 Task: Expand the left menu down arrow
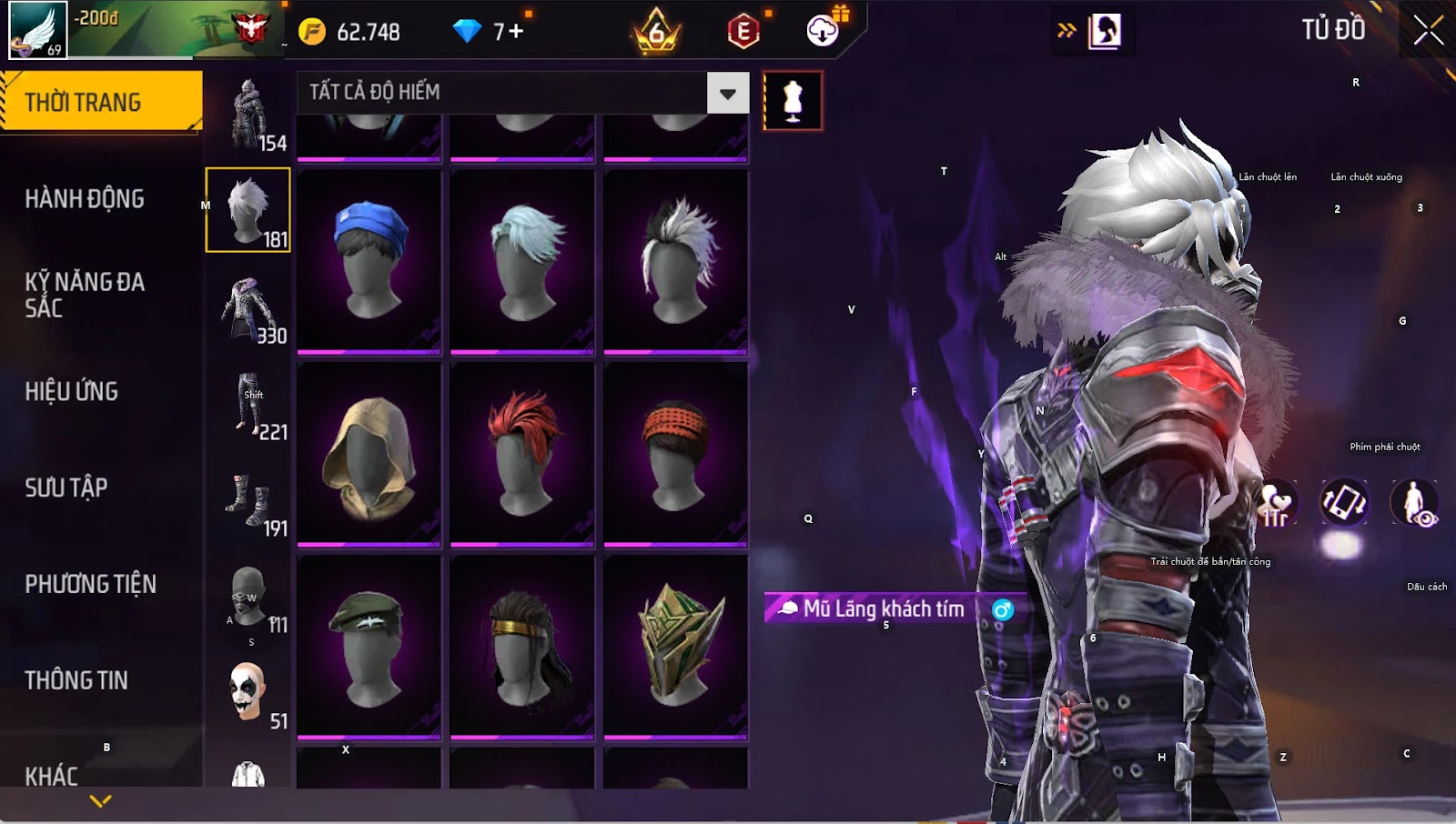click(x=101, y=801)
